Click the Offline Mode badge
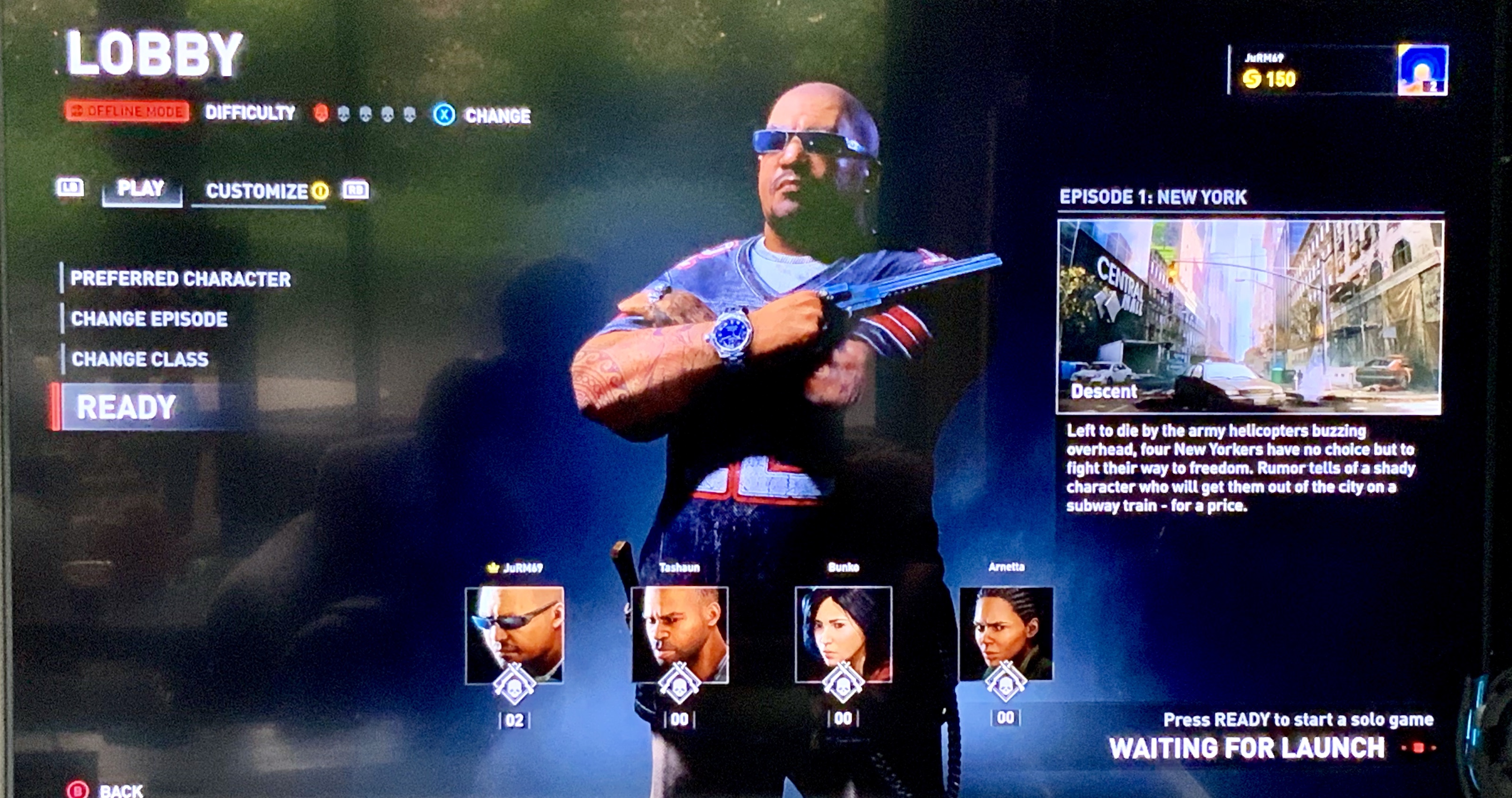The width and height of the screenshot is (1512, 798). (127, 111)
